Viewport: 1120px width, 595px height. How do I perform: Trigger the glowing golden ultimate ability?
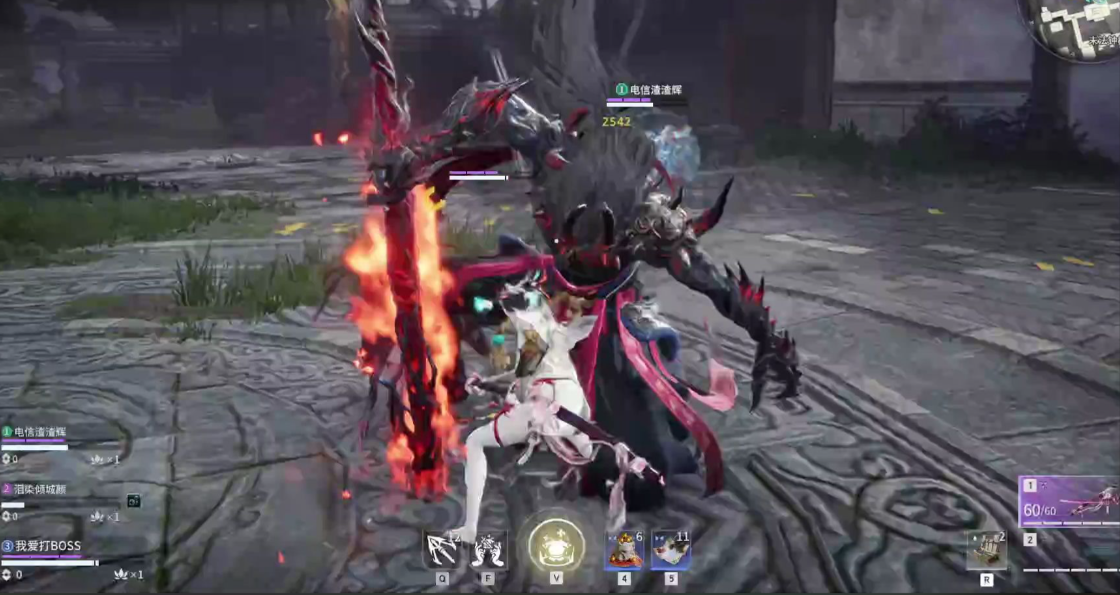pos(556,545)
